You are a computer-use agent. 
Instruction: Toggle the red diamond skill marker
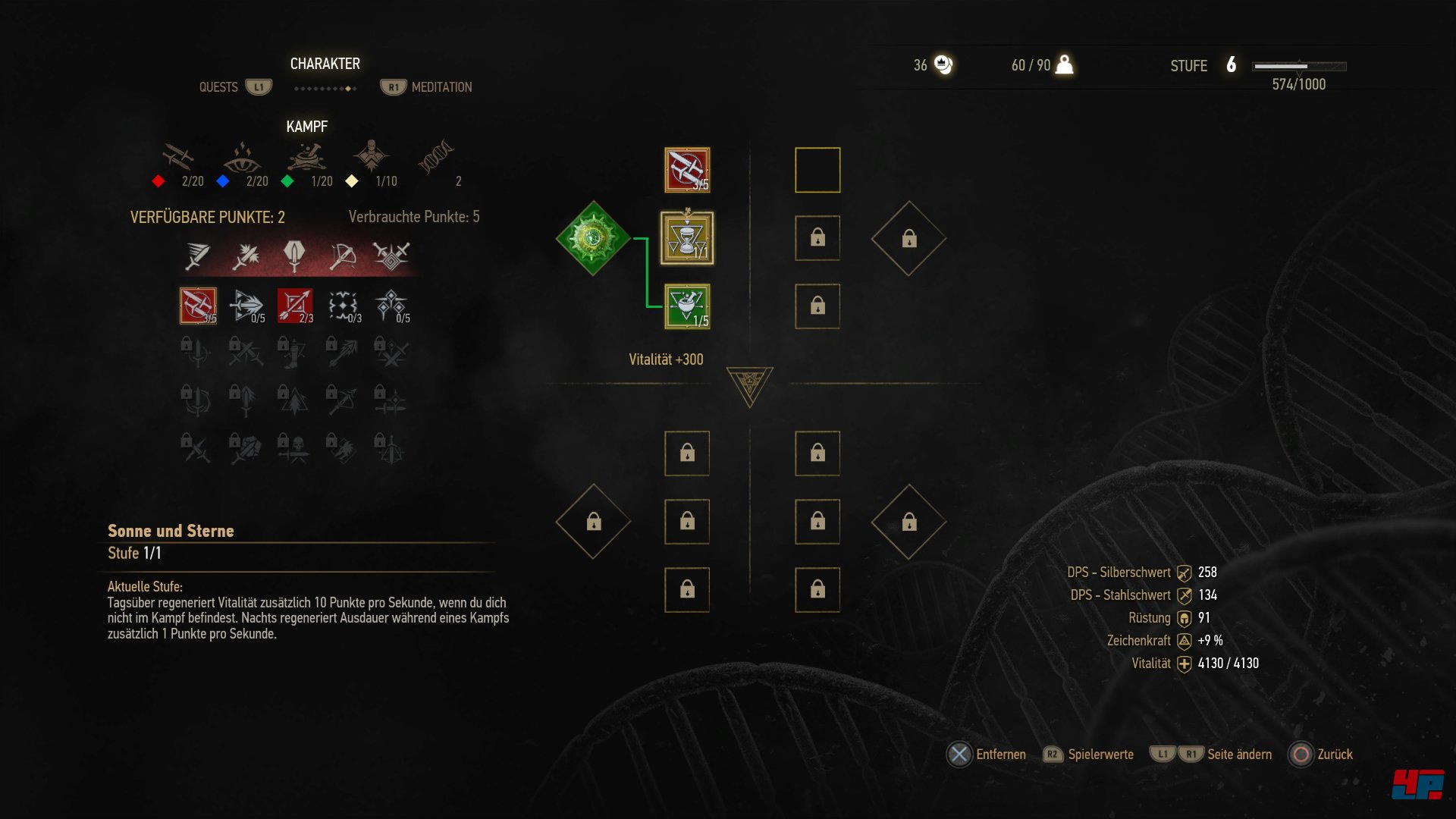tap(159, 180)
